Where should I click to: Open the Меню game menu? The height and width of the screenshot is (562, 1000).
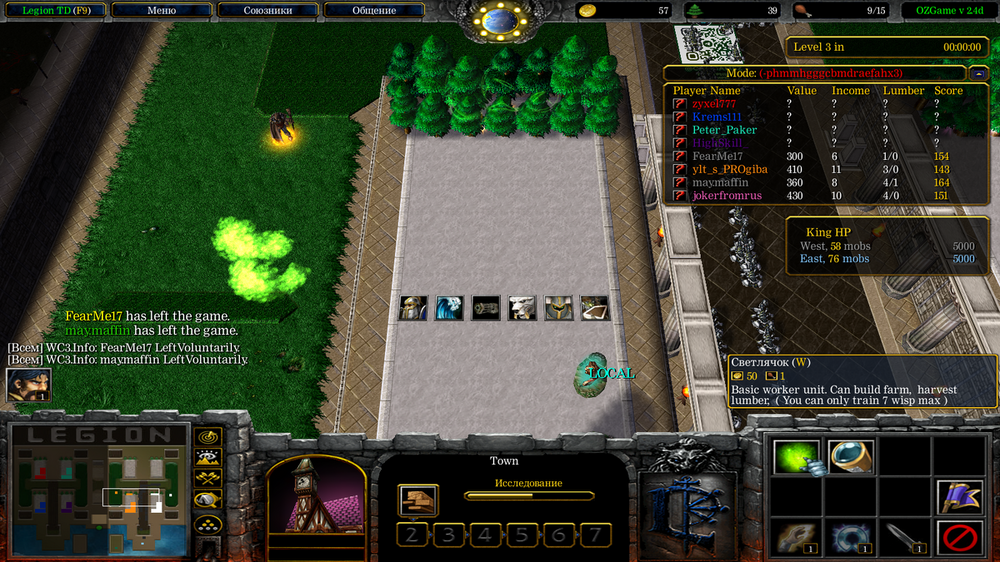[x=161, y=10]
